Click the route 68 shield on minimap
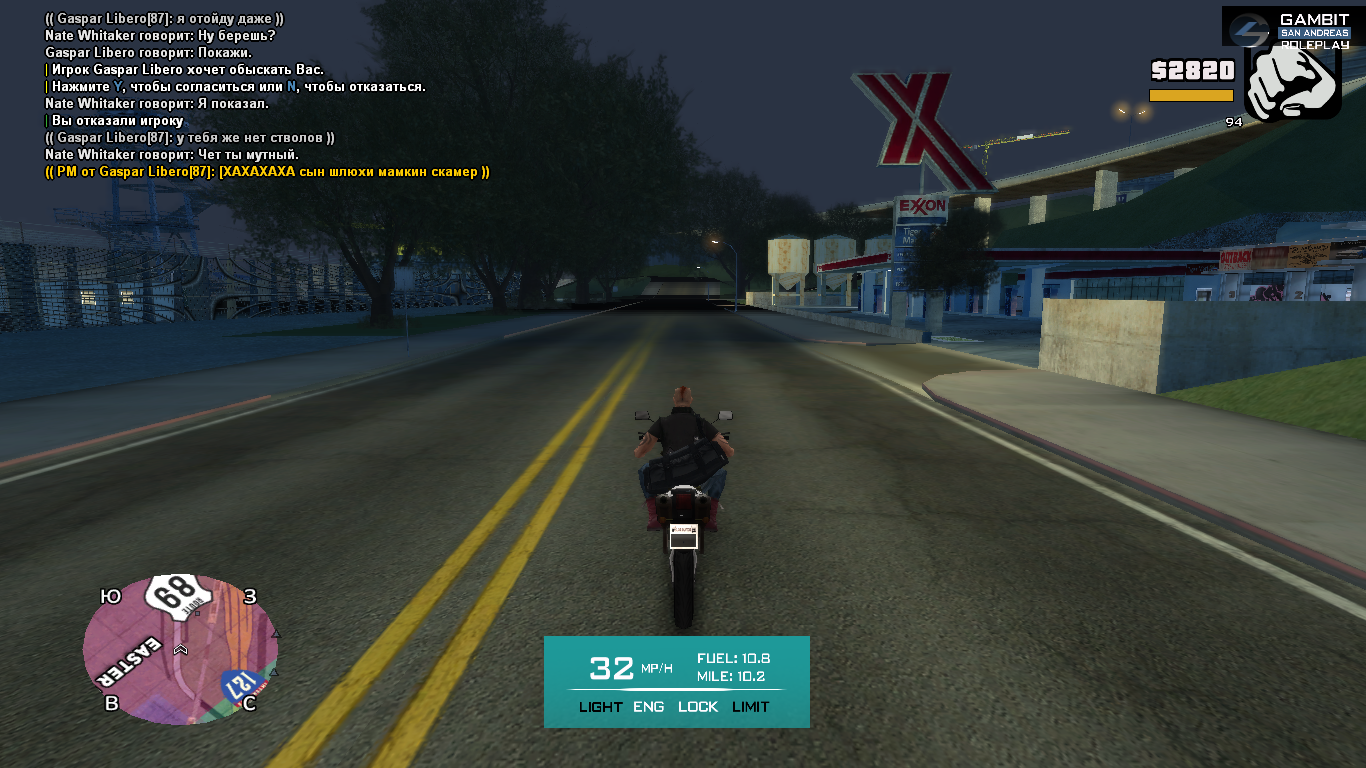 [x=179, y=597]
